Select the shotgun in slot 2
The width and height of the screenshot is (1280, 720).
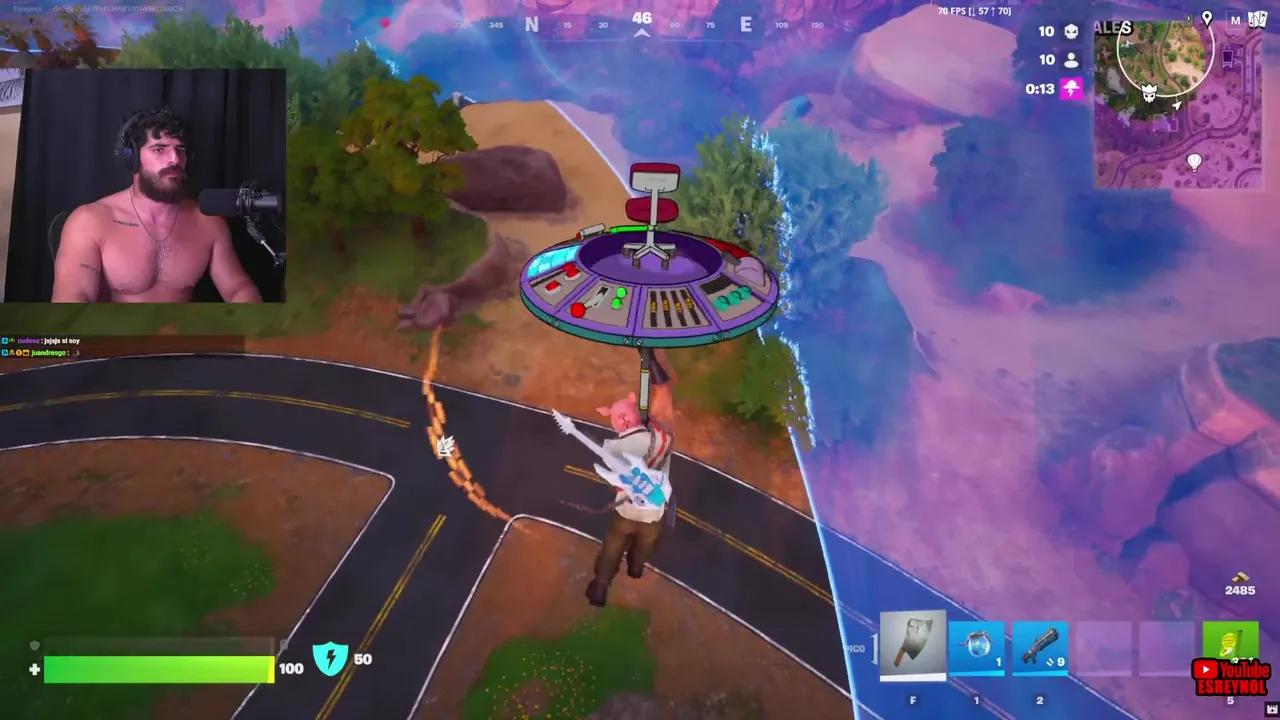click(x=1042, y=645)
